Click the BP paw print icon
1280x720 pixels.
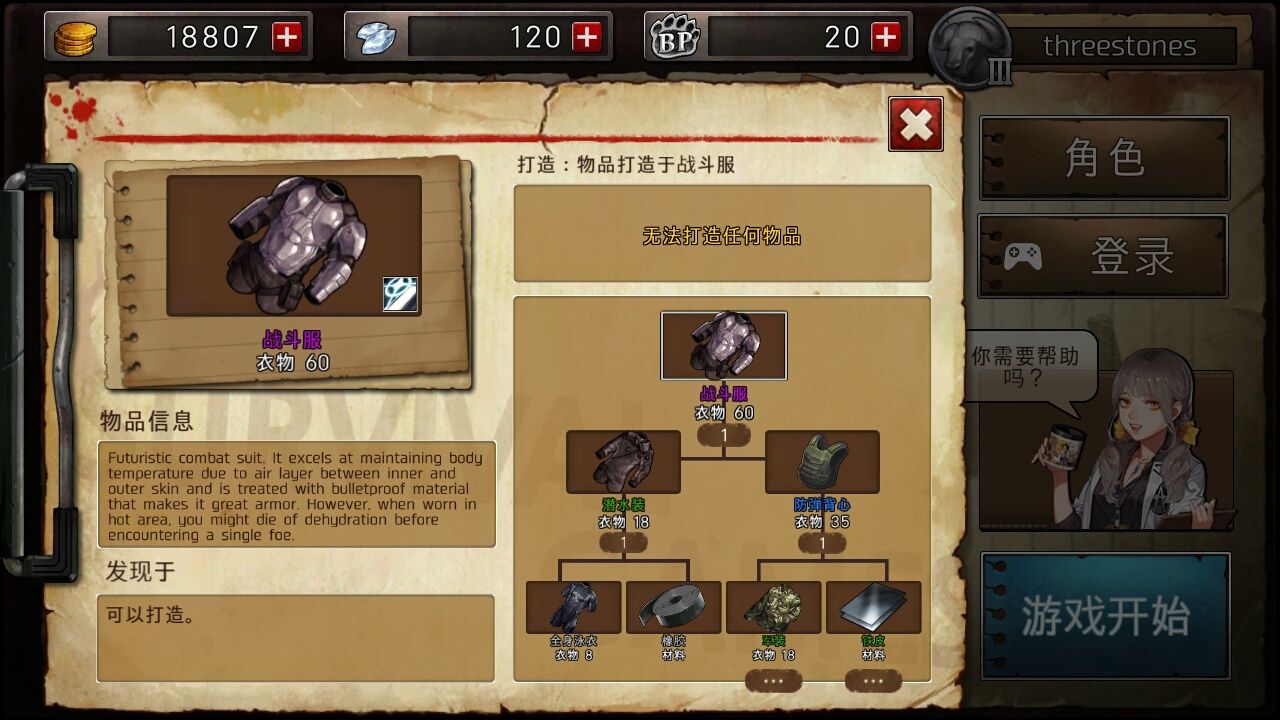[674, 36]
